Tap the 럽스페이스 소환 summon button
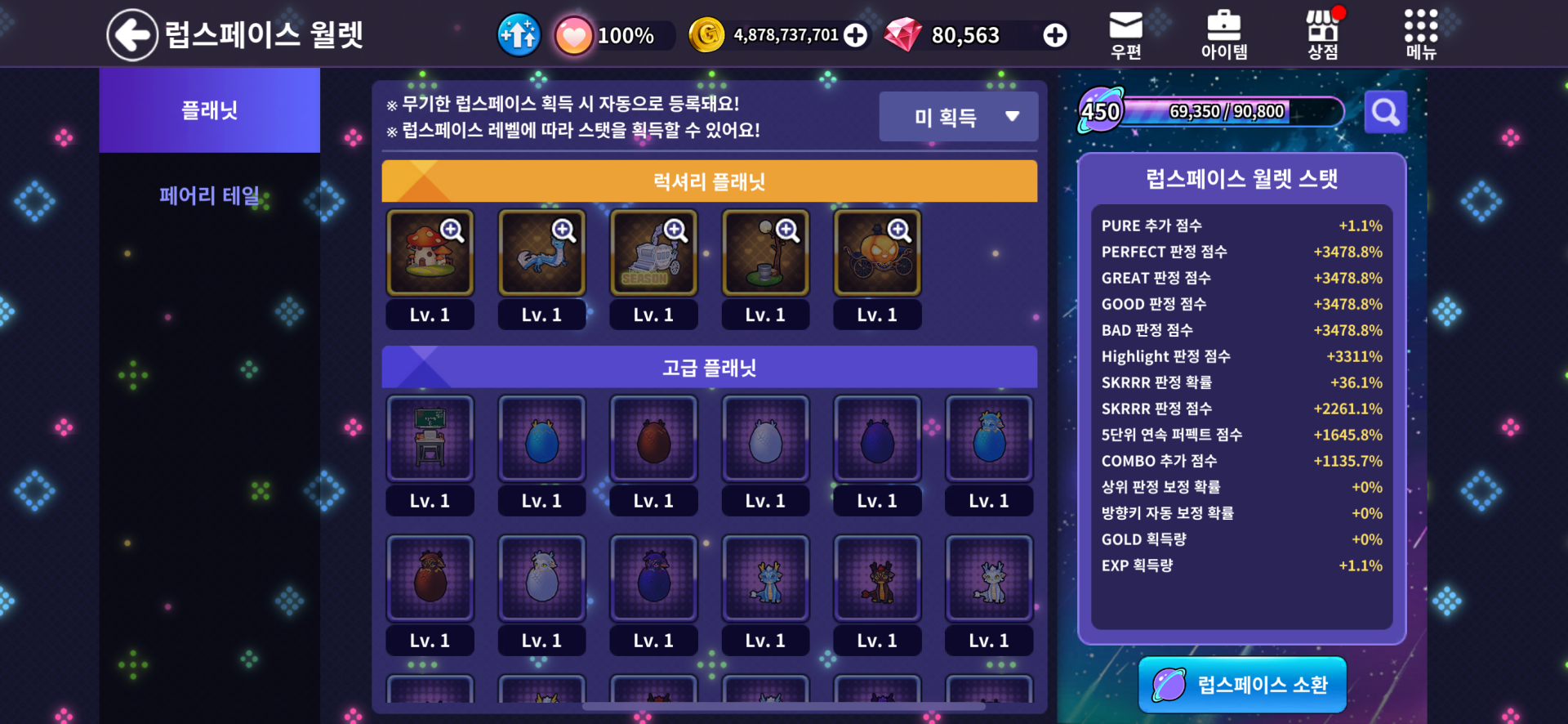The height and width of the screenshot is (724, 1568). (1242, 685)
